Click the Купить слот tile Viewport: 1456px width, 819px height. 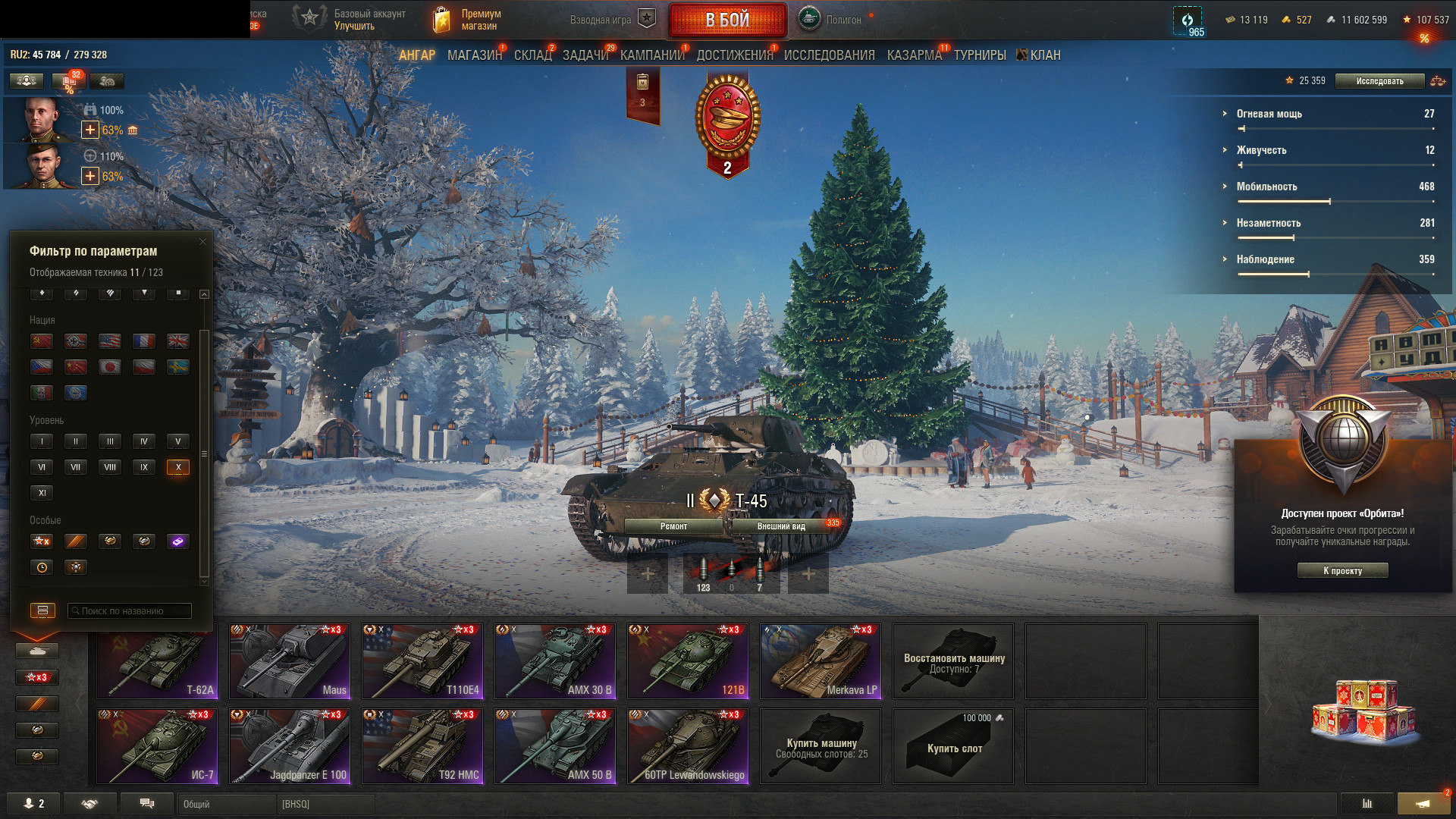pyautogui.click(x=953, y=746)
